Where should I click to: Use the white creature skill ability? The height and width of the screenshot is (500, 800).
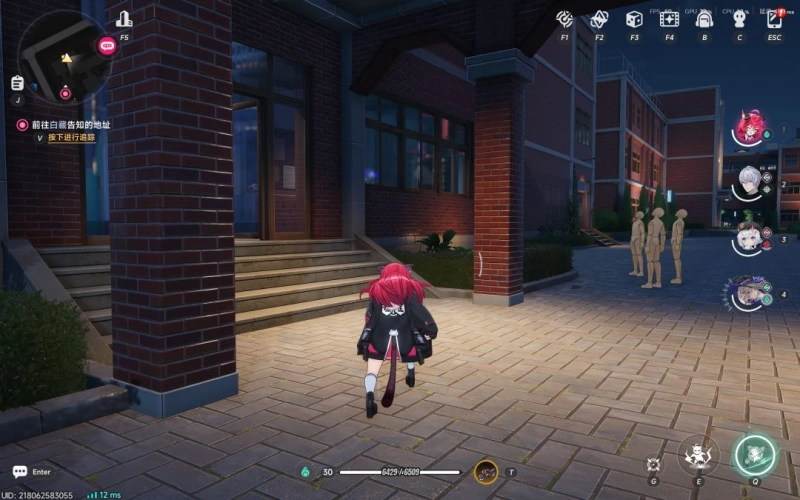(x=698, y=455)
